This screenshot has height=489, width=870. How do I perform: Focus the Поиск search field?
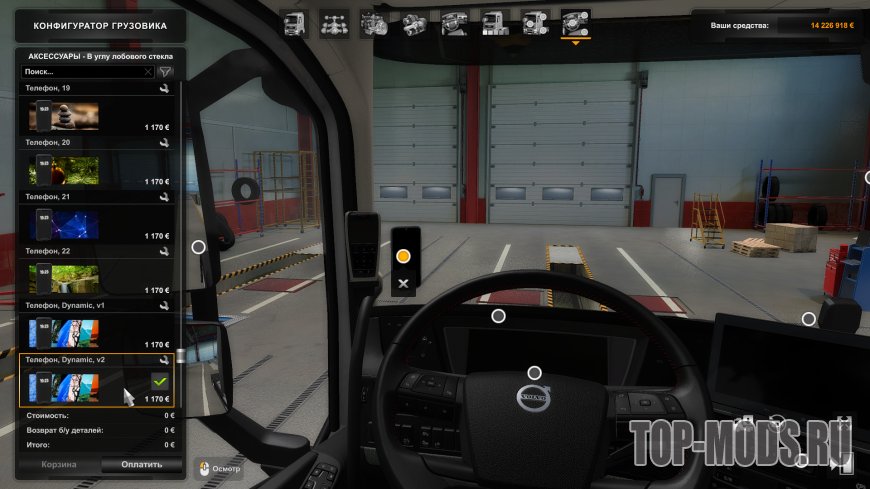[84, 72]
